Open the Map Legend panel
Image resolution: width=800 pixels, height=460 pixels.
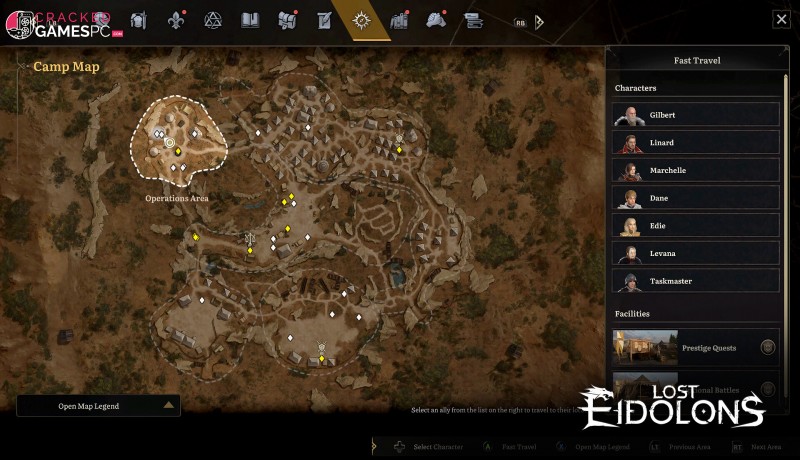click(x=98, y=405)
